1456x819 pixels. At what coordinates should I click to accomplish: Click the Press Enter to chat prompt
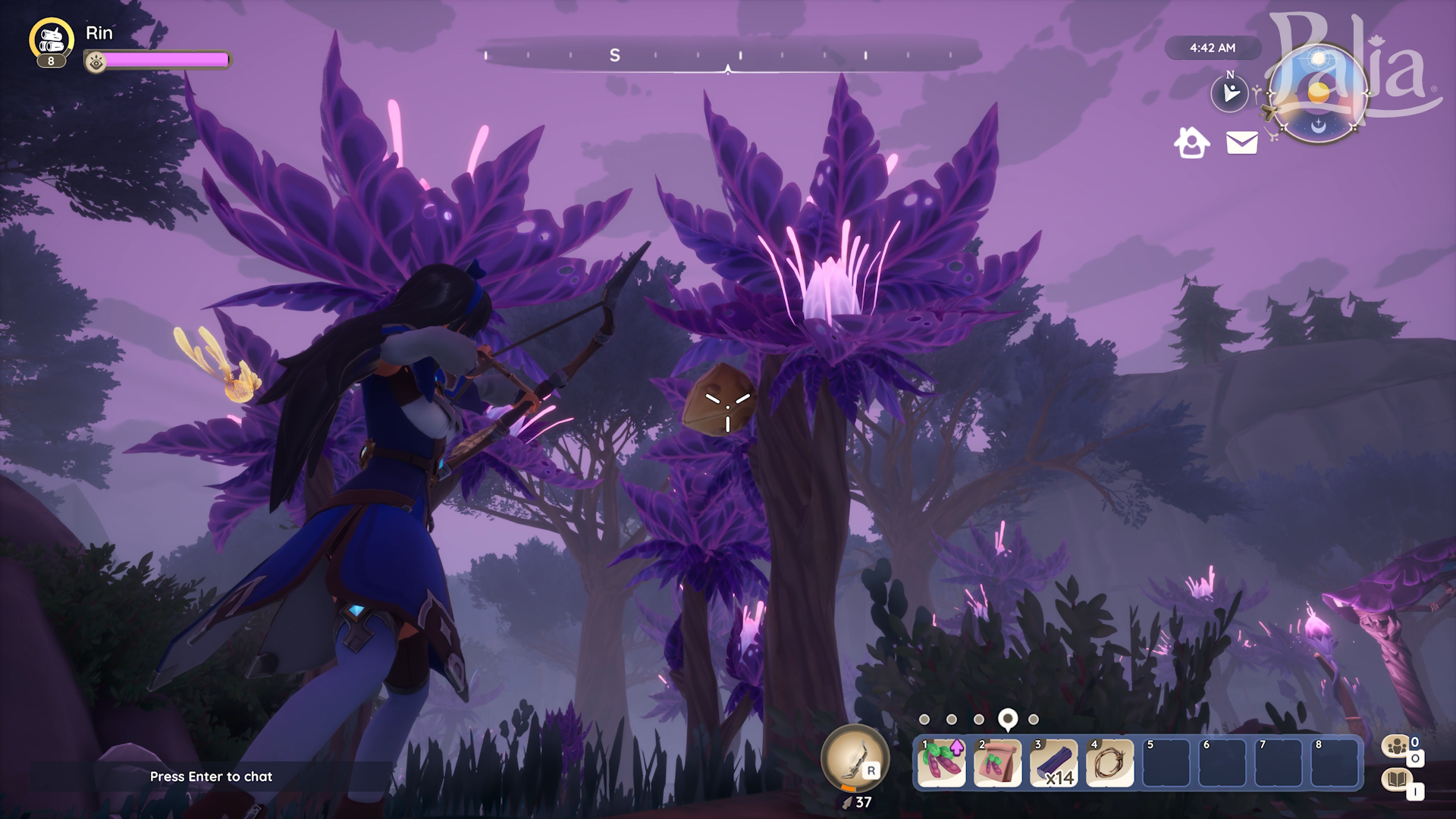(x=212, y=777)
